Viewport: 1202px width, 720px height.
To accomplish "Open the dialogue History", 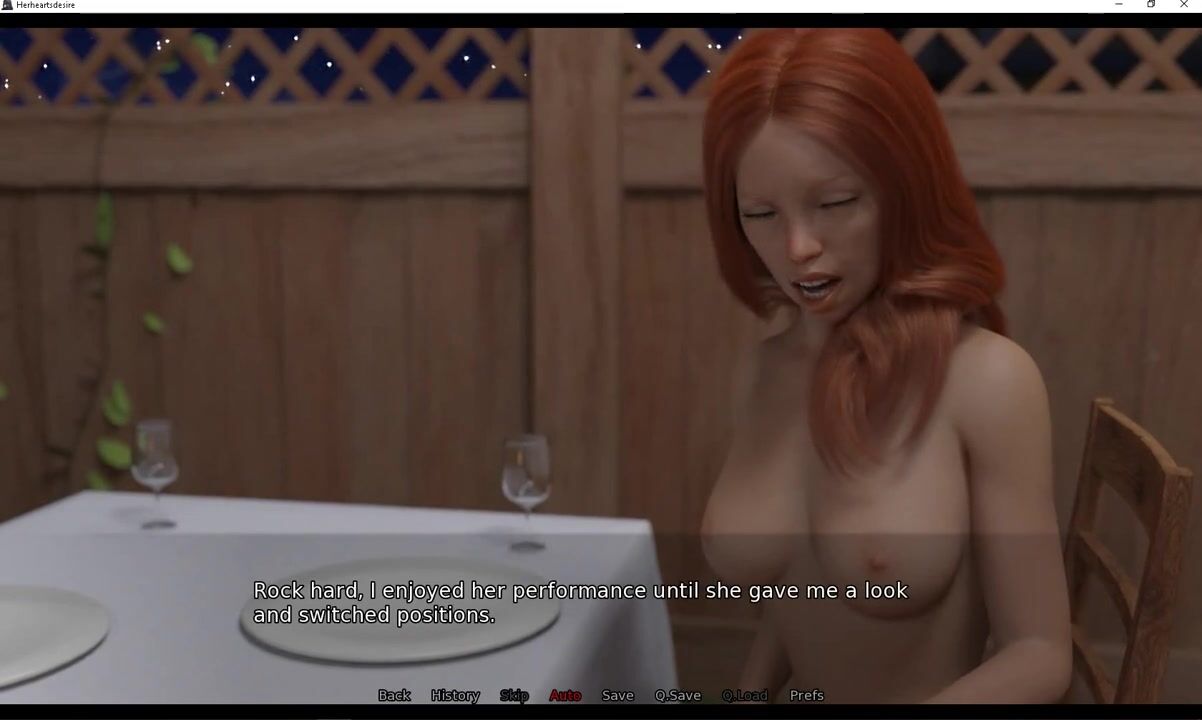I will point(455,695).
